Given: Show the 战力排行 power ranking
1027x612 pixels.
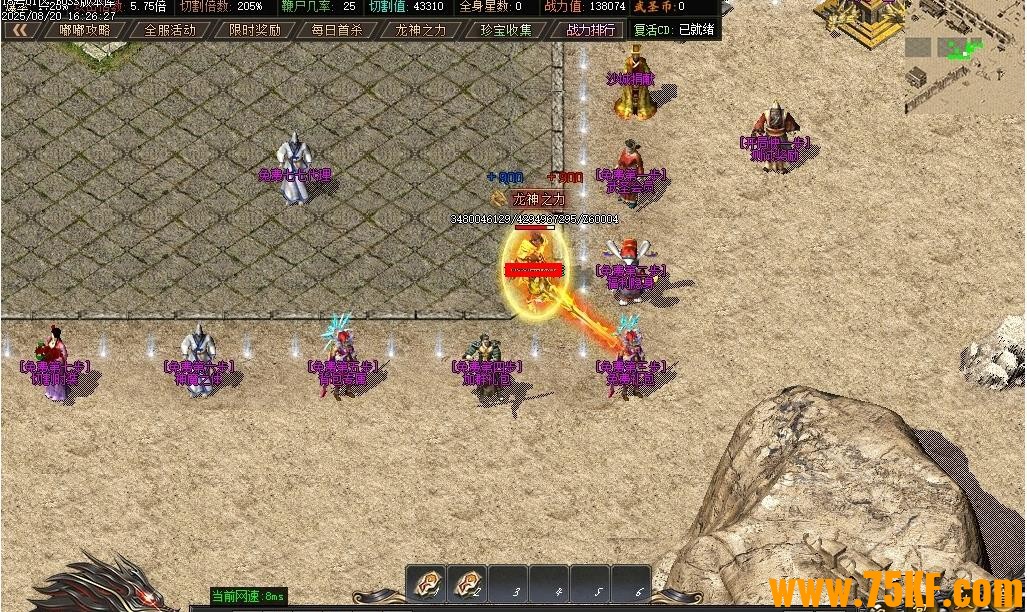Looking at the screenshot, I should (590, 30).
